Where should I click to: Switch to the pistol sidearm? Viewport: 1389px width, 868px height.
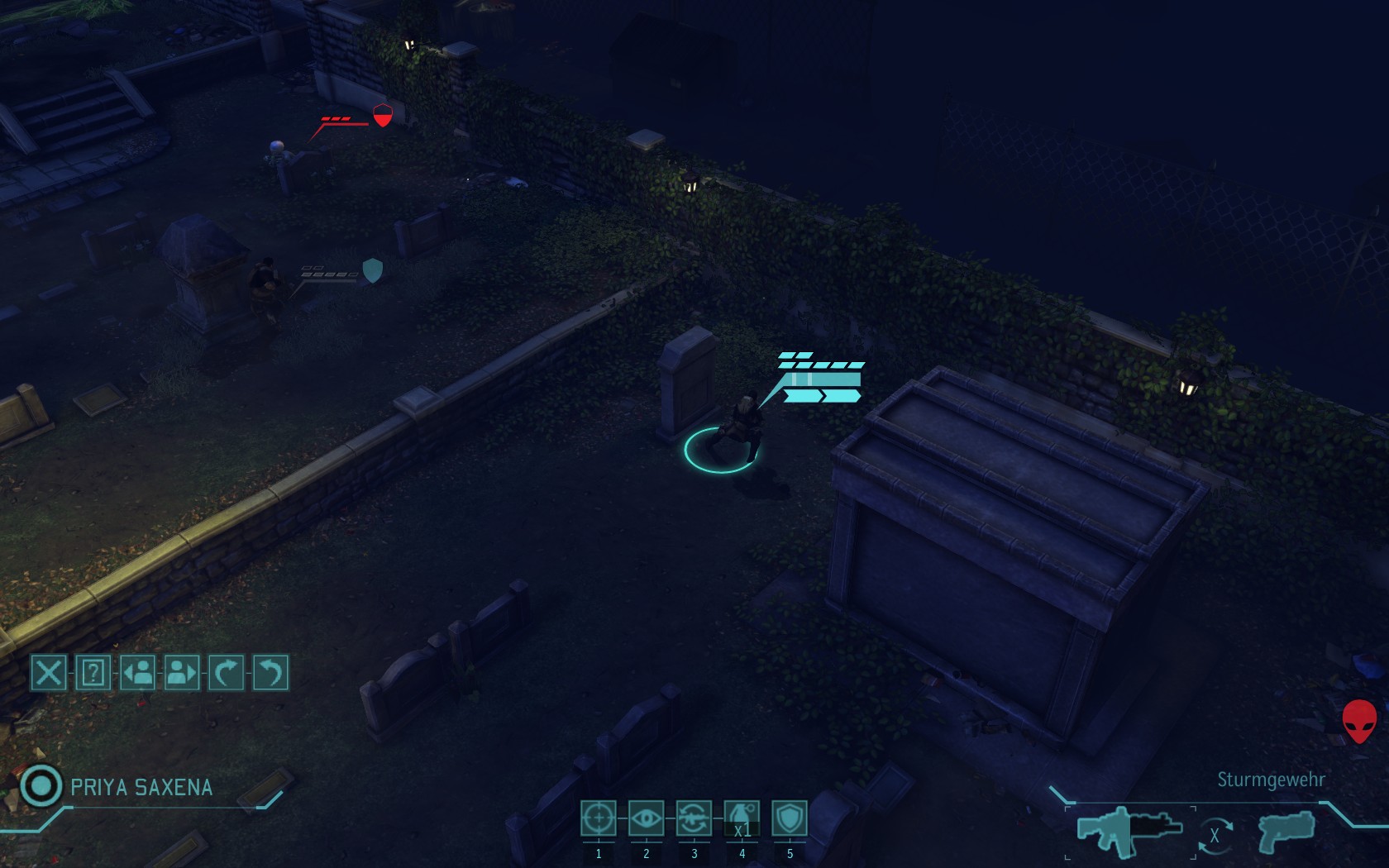(x=1286, y=831)
